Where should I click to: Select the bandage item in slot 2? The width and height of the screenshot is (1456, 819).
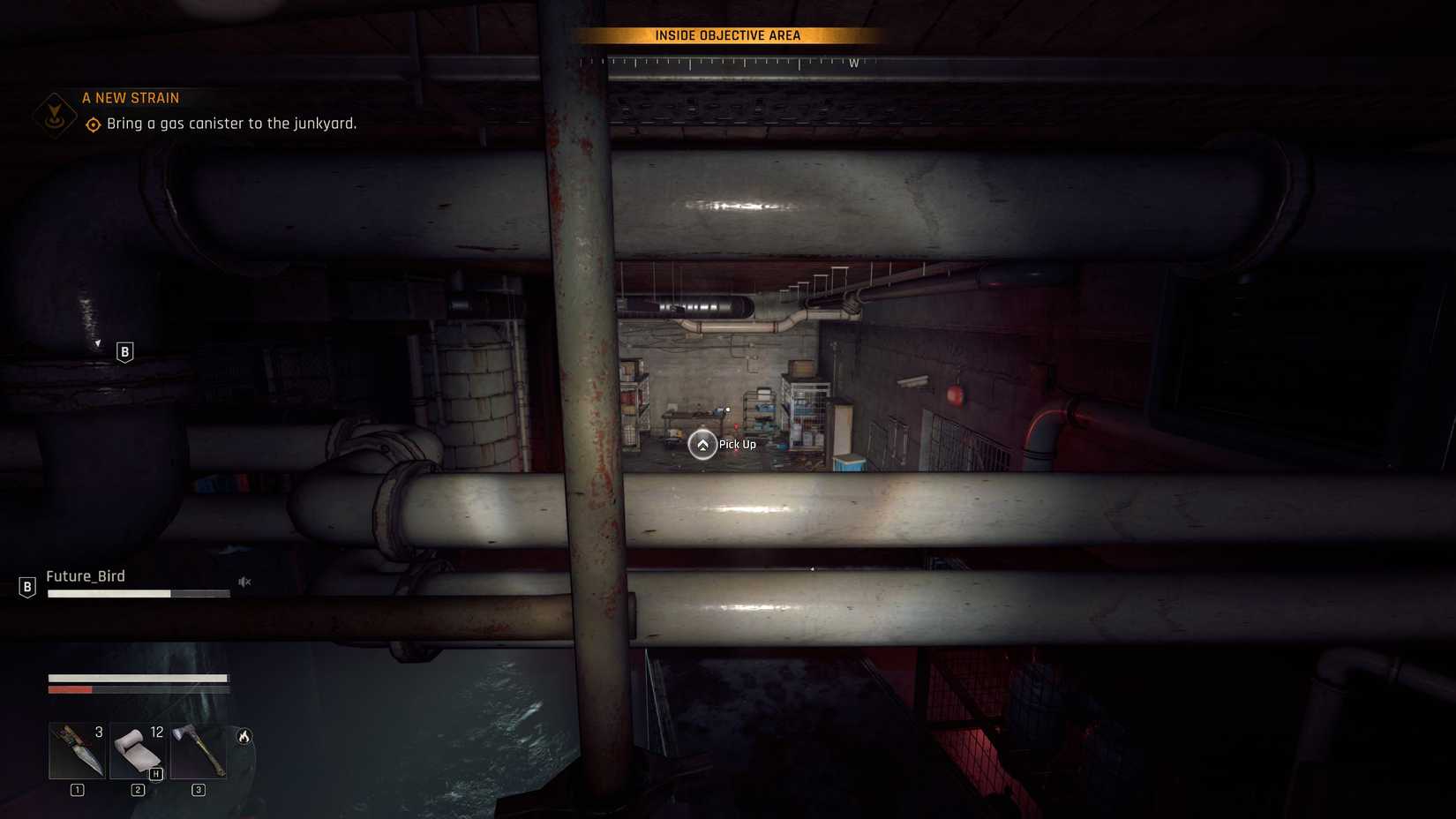pyautogui.click(x=137, y=751)
